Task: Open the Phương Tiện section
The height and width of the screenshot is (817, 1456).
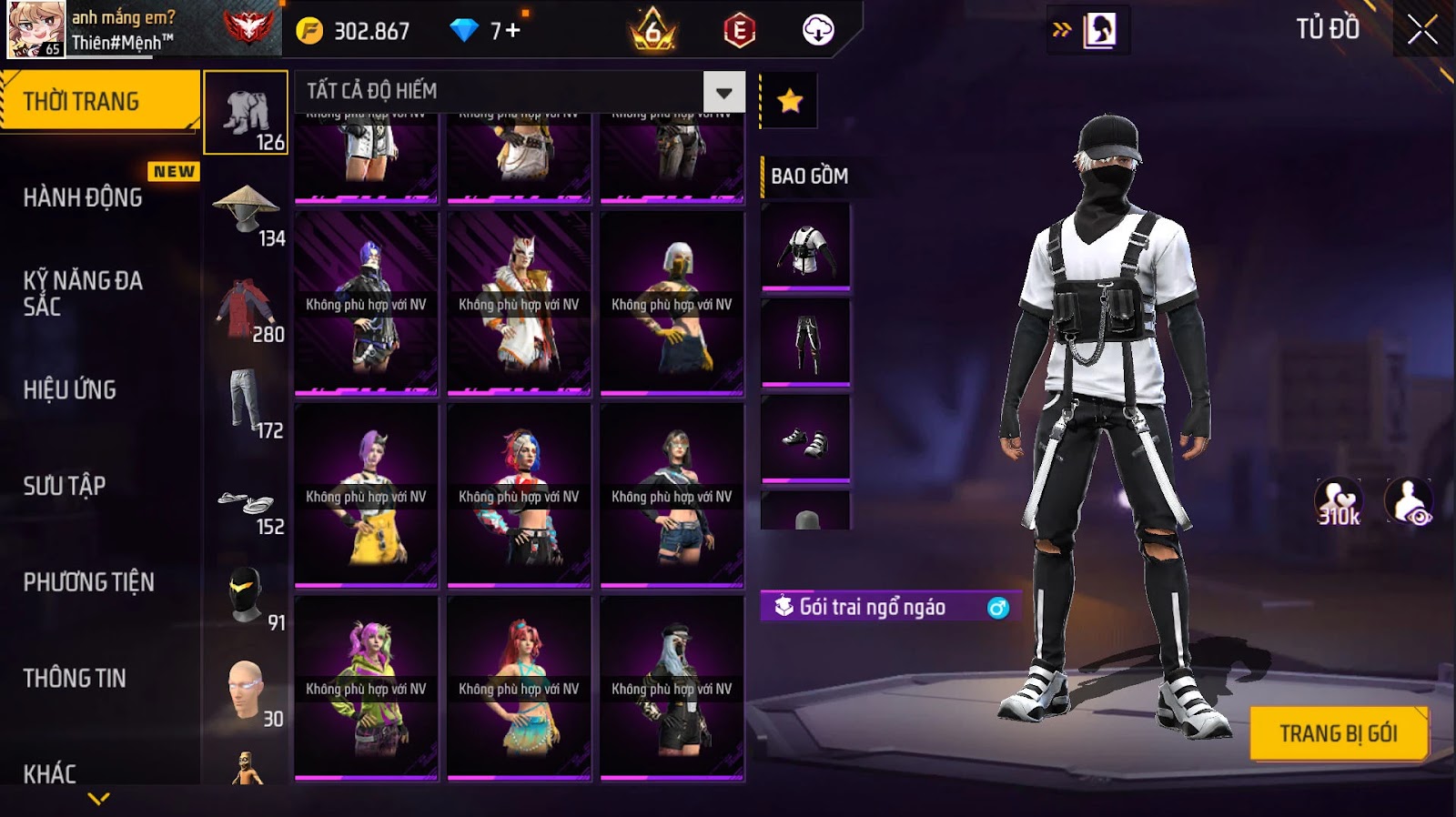Action: [88, 582]
